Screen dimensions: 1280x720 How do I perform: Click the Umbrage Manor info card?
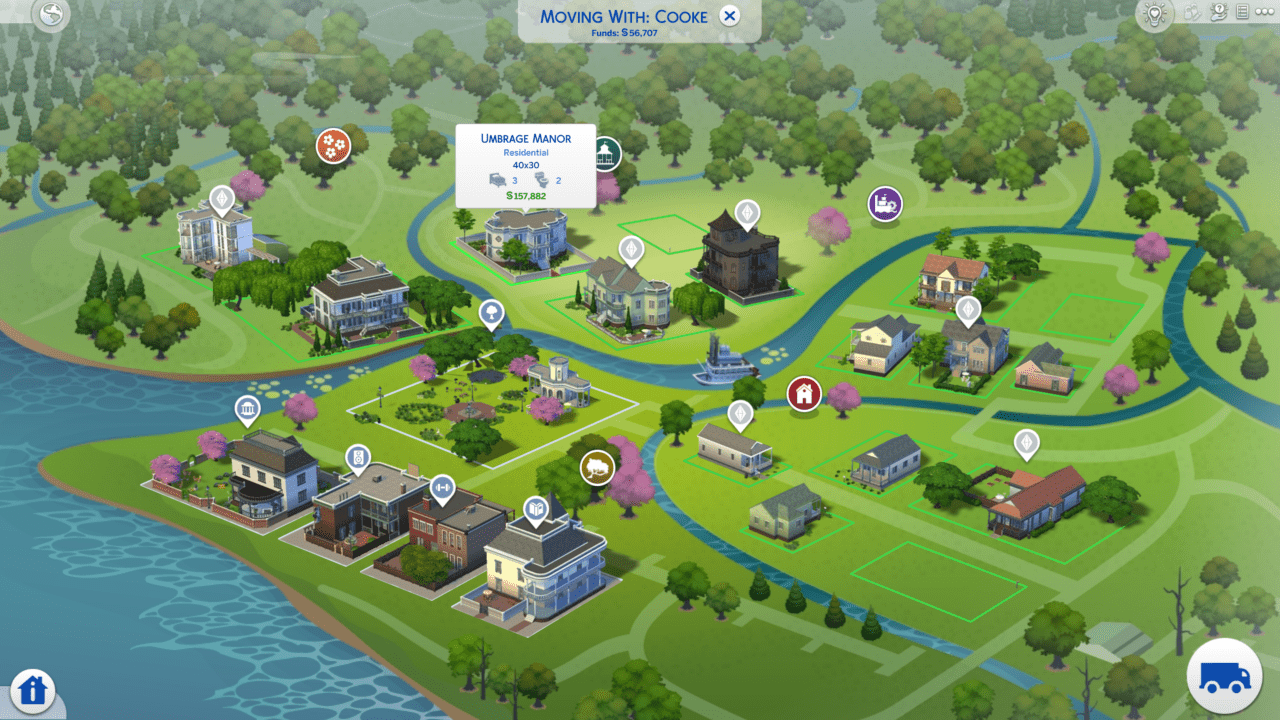pos(526,167)
